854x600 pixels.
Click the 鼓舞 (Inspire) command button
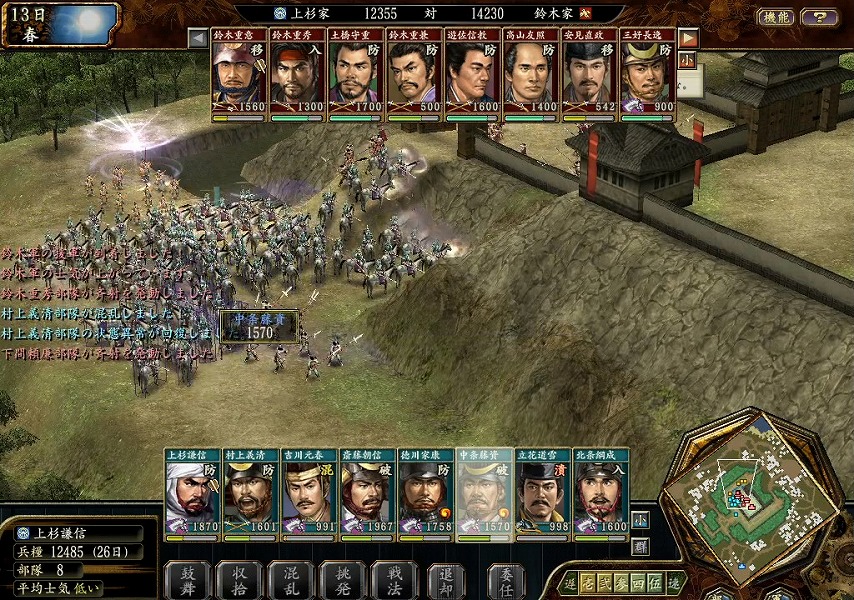point(187,580)
